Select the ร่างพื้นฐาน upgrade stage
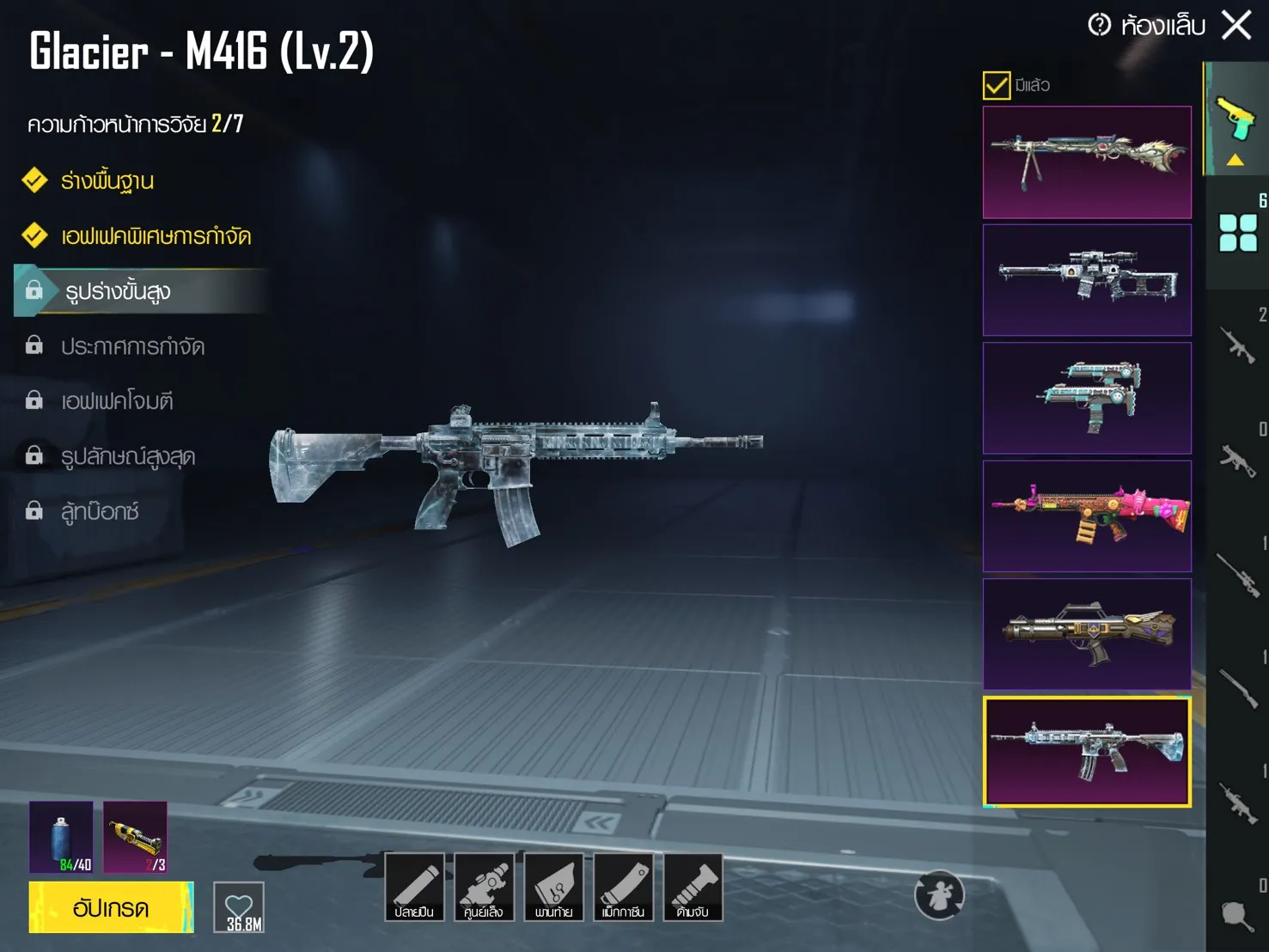This screenshot has height=952, width=1269. click(107, 181)
